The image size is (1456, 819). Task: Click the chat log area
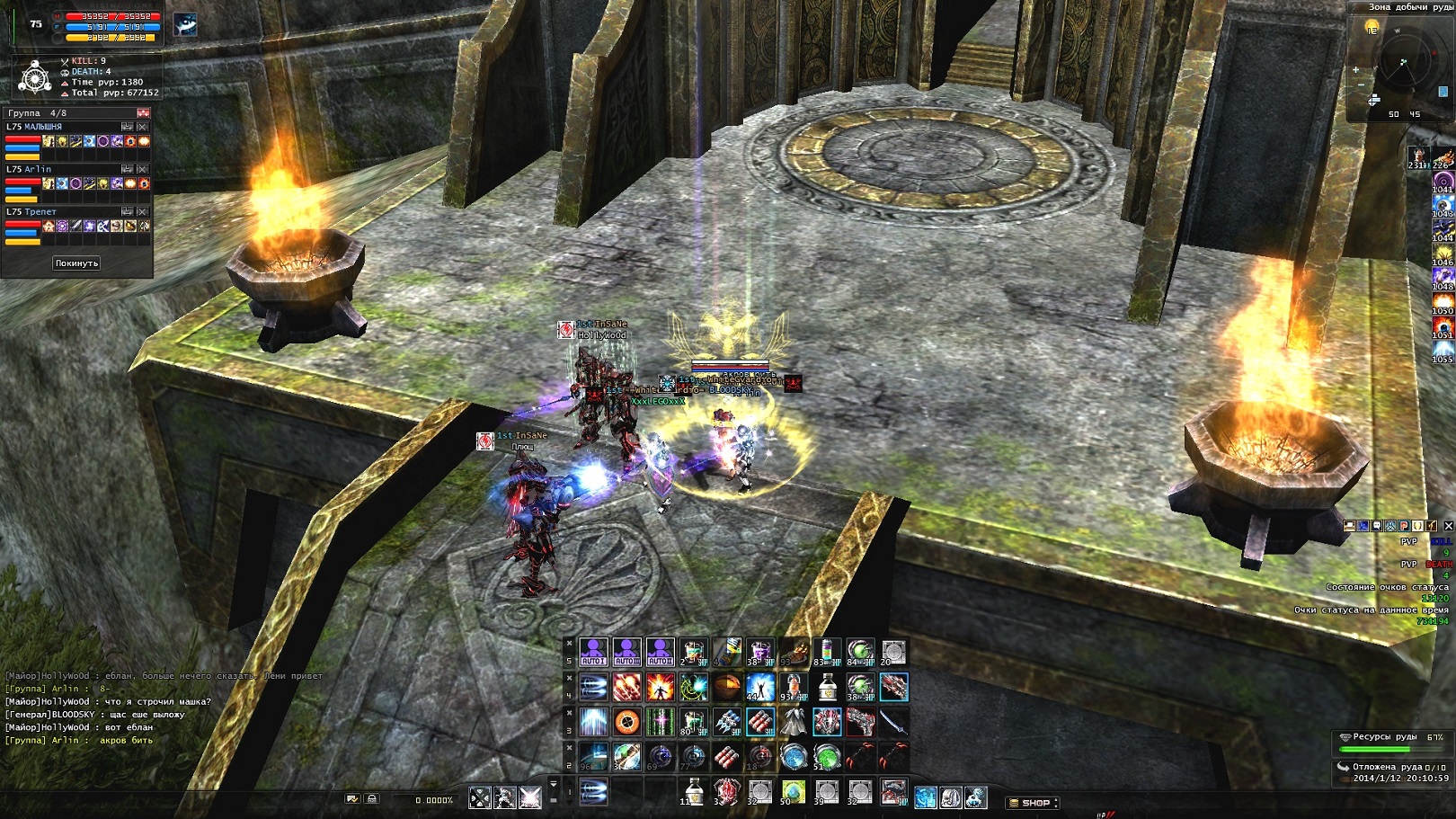click(x=135, y=708)
